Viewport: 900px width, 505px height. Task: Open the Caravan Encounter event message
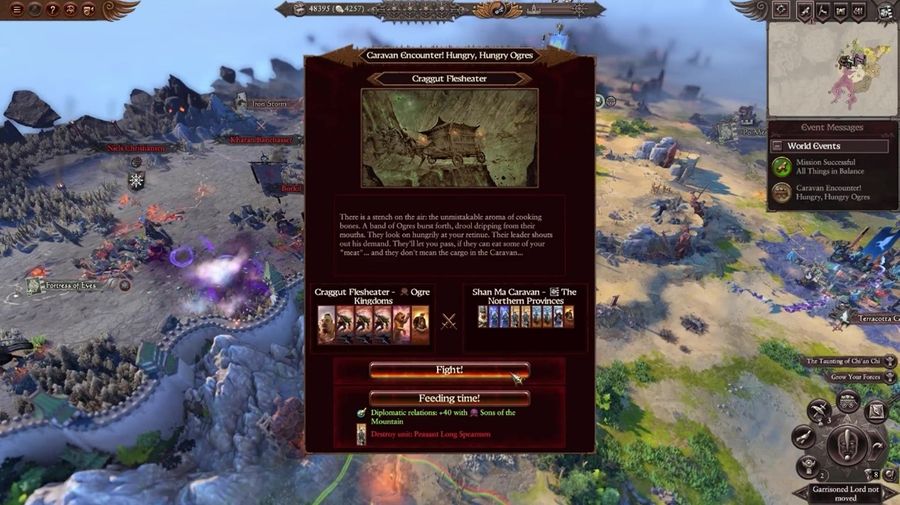coord(831,192)
